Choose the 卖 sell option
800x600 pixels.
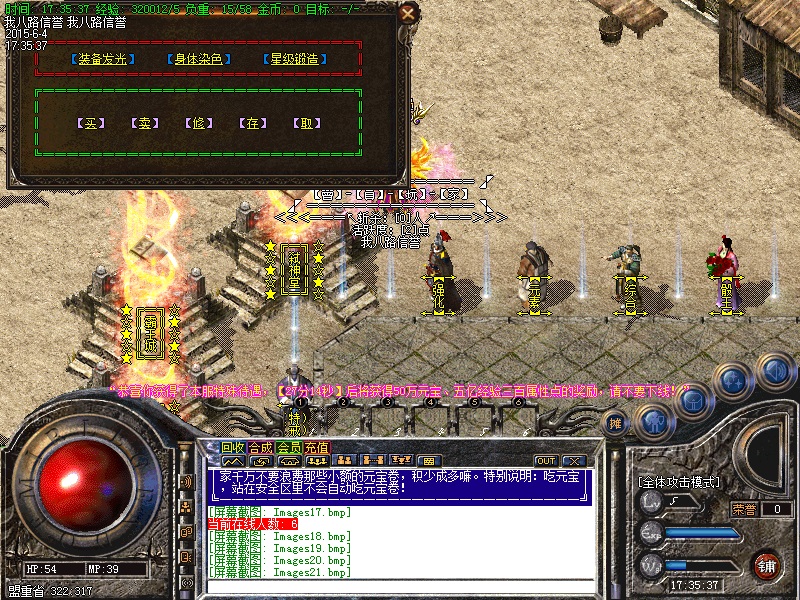(x=146, y=124)
